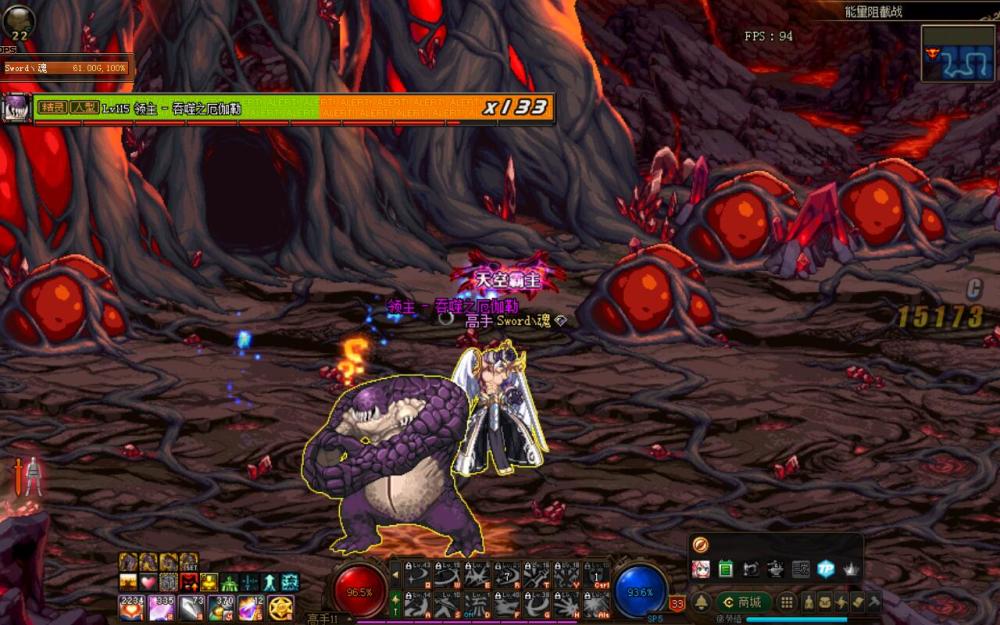This screenshot has width=1000, height=625.
Task: Click the dungeon minimap
Action: pos(957,54)
